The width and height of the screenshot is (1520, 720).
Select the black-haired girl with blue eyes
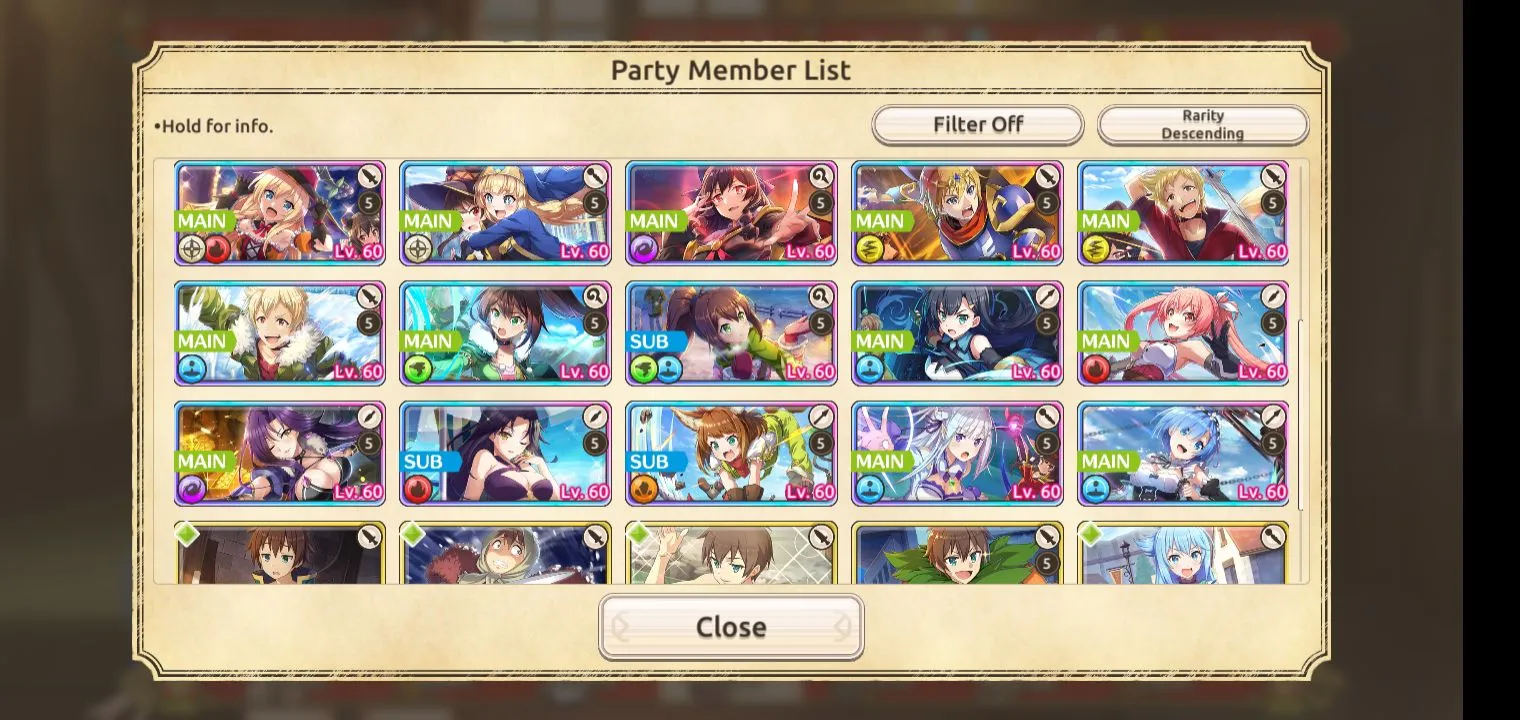pos(957,334)
